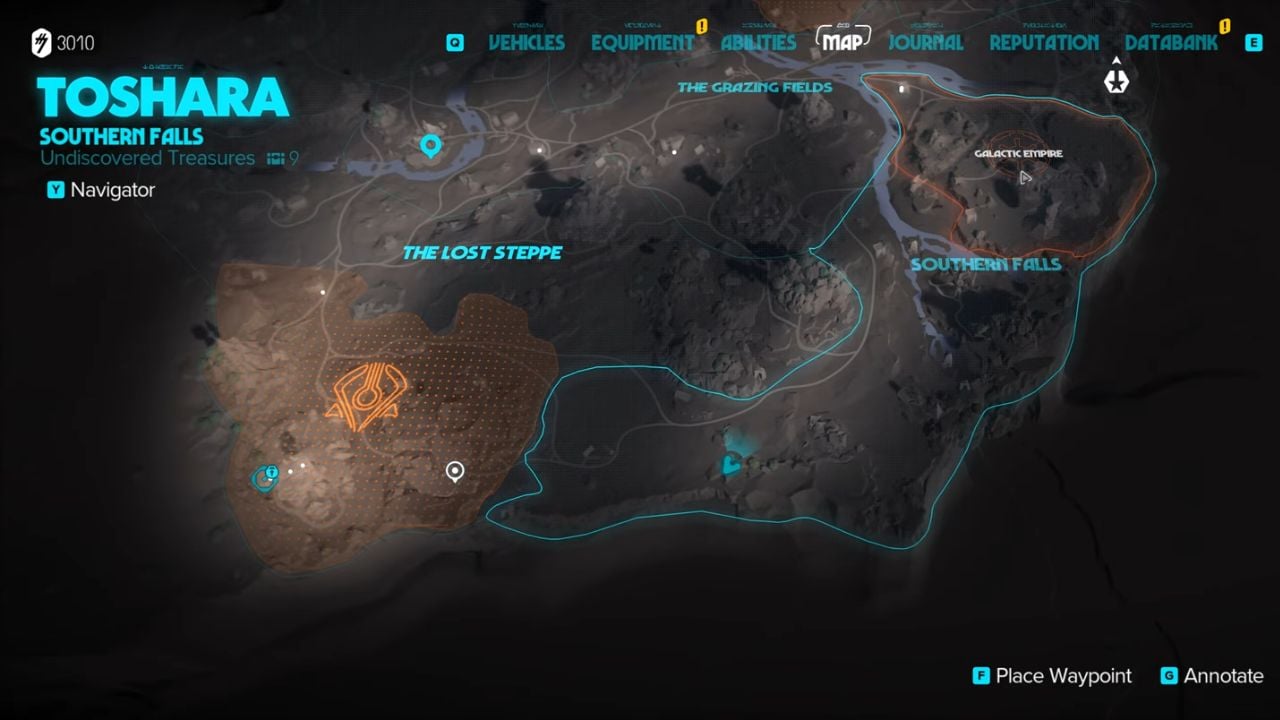Select the blue location pin near The Lost Steppe
The width and height of the screenshot is (1280, 720).
click(x=430, y=145)
